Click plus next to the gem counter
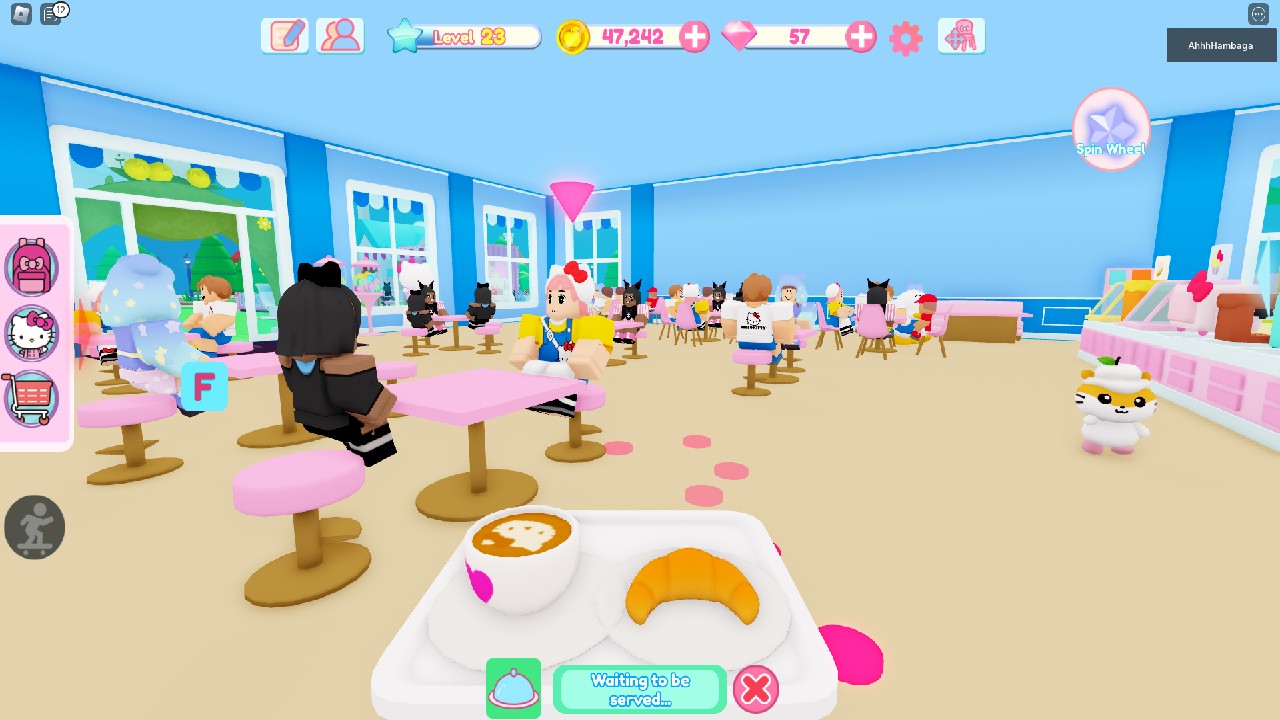Viewport: 1280px width, 720px height. (859, 37)
